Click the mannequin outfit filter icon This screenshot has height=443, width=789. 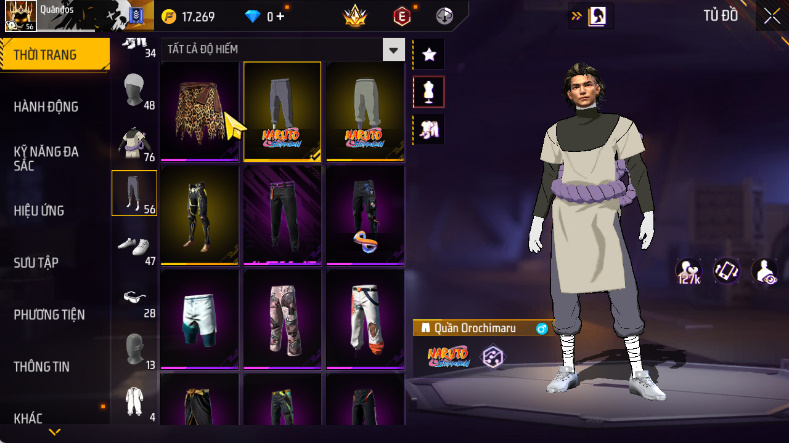429,91
